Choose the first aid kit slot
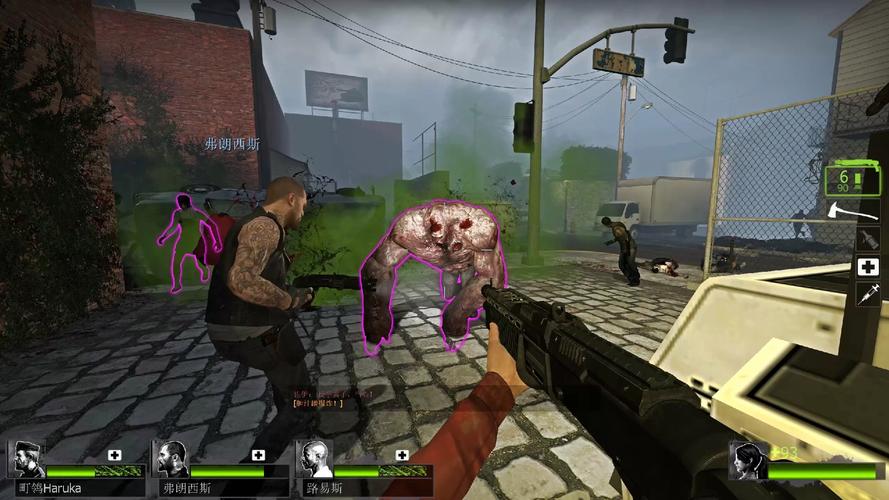 (x=867, y=267)
